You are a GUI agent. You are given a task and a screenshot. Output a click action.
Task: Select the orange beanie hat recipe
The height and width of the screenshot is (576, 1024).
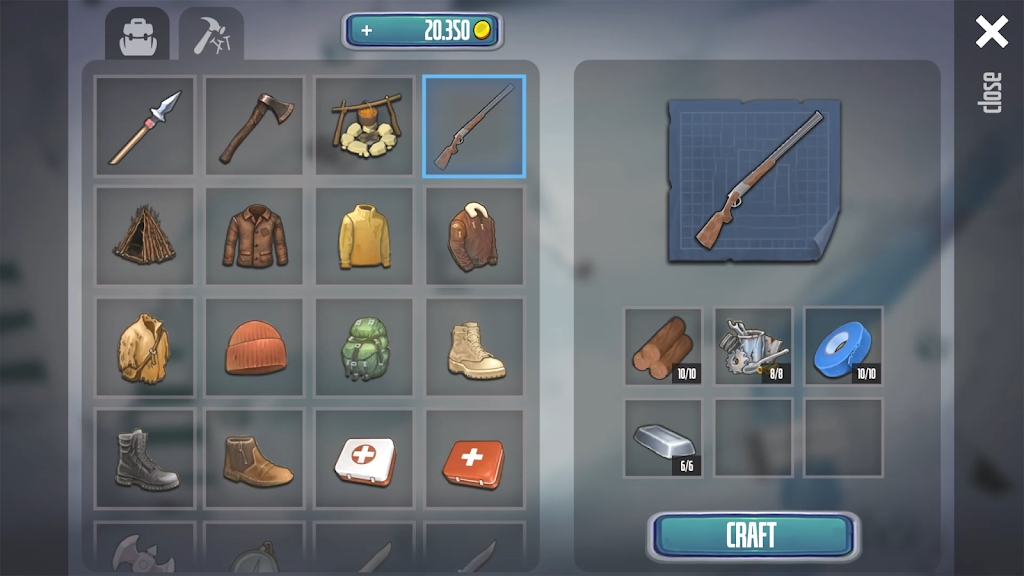[255, 347]
